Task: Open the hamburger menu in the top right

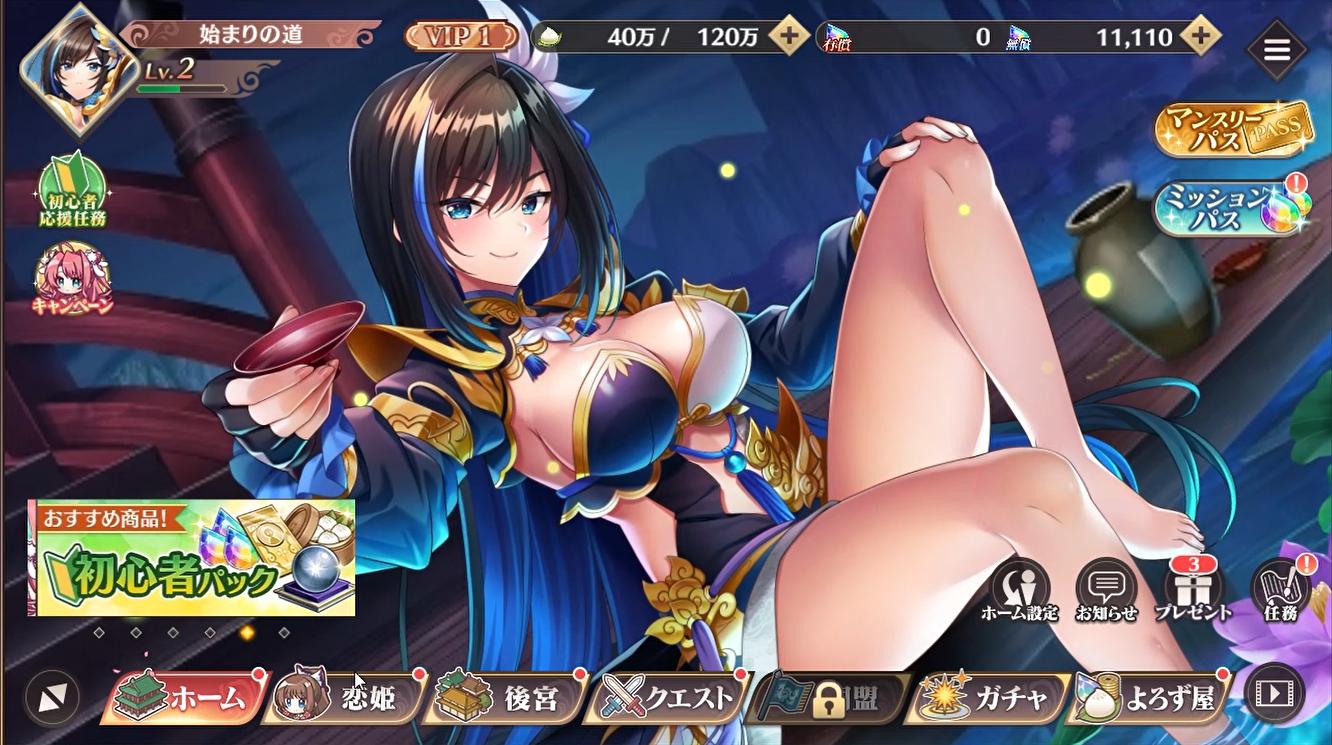Action: point(1277,50)
